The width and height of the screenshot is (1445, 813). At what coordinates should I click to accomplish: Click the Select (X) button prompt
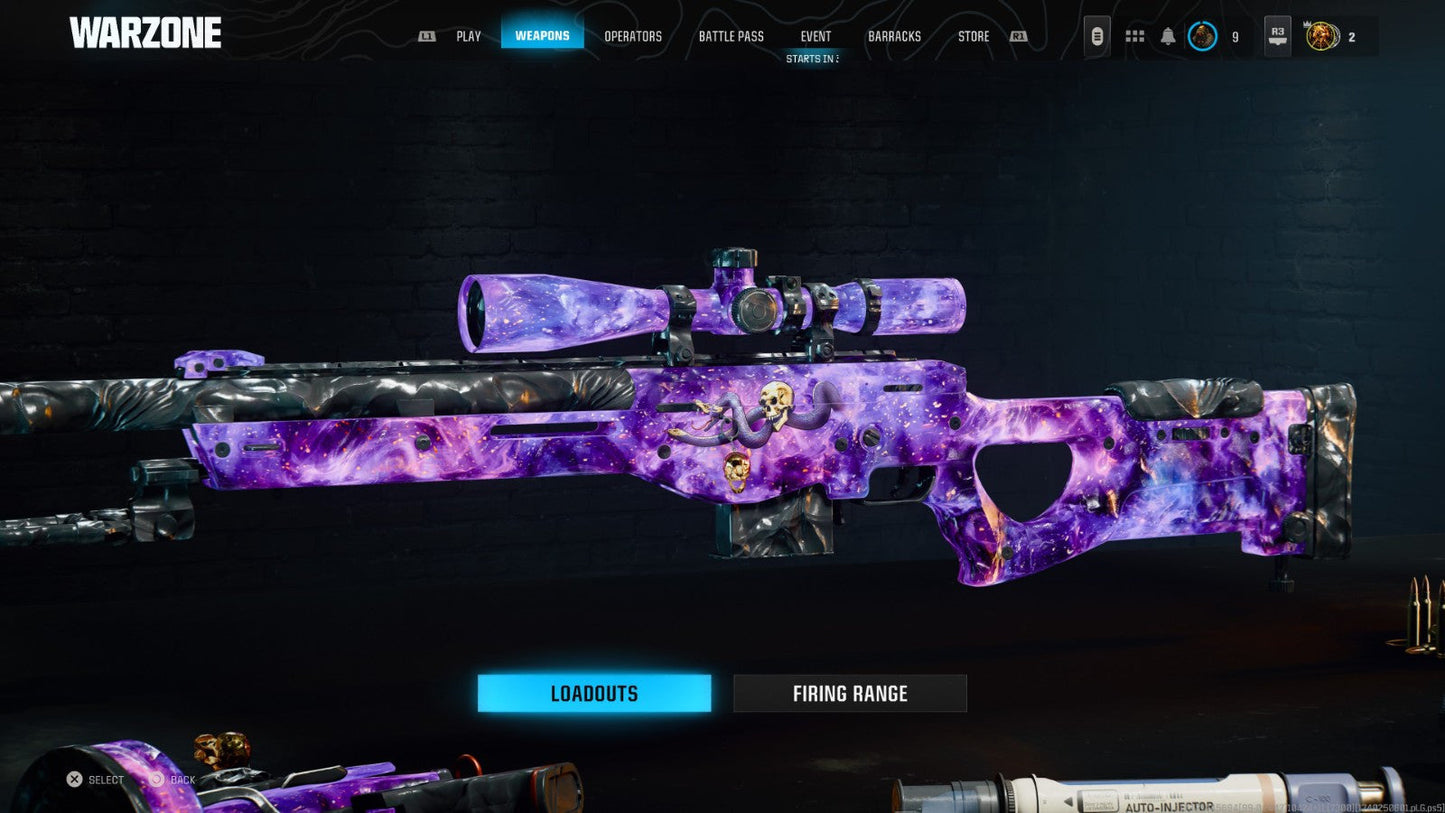(73, 779)
